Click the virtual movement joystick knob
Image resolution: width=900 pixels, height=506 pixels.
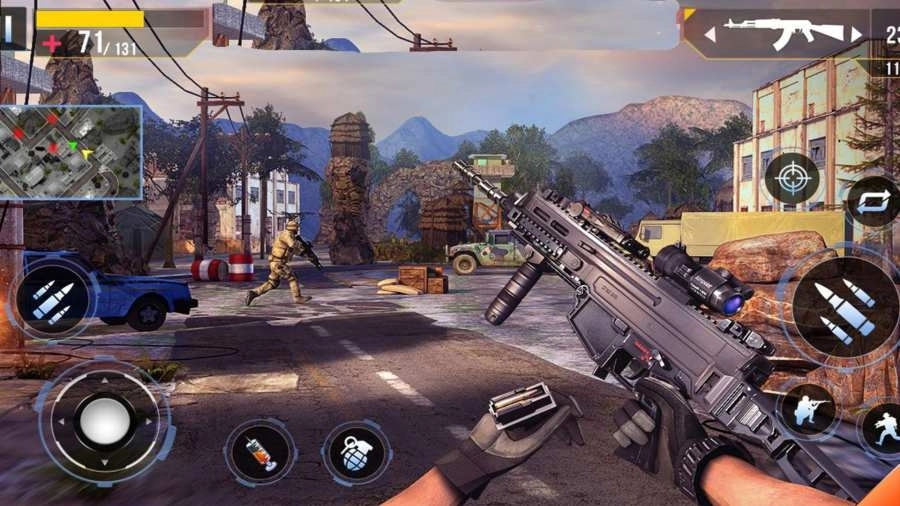coord(104,420)
